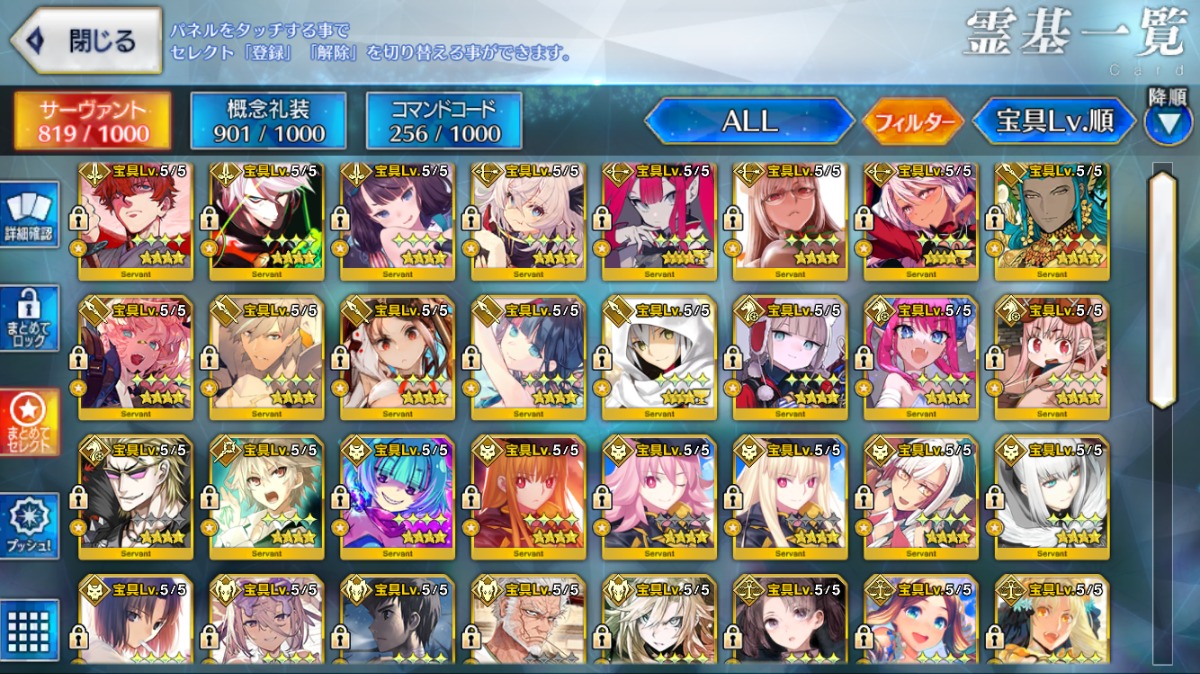1200x674 pixels.
Task: Change the 宝具Lv.順 sort order
Action: click(1054, 122)
